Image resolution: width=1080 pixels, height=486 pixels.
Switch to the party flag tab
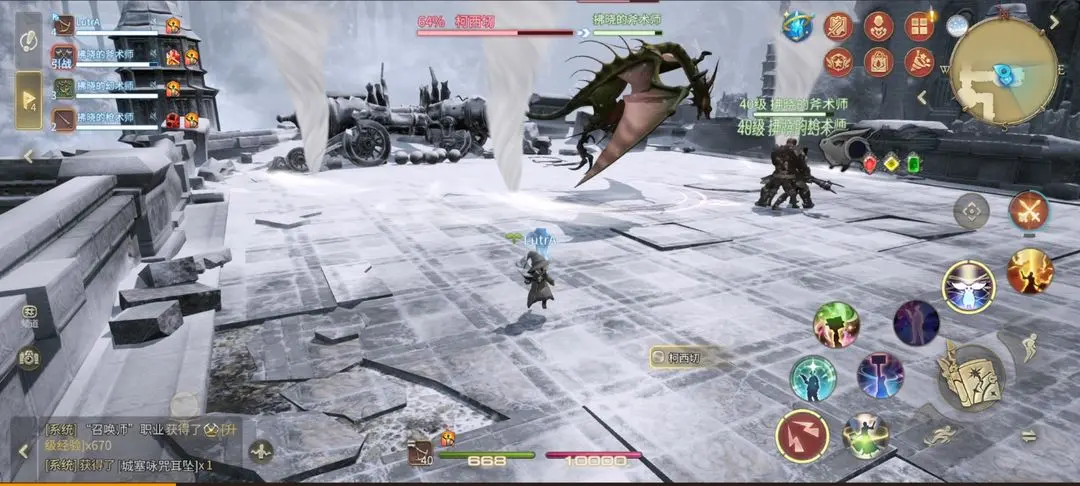coord(28,100)
